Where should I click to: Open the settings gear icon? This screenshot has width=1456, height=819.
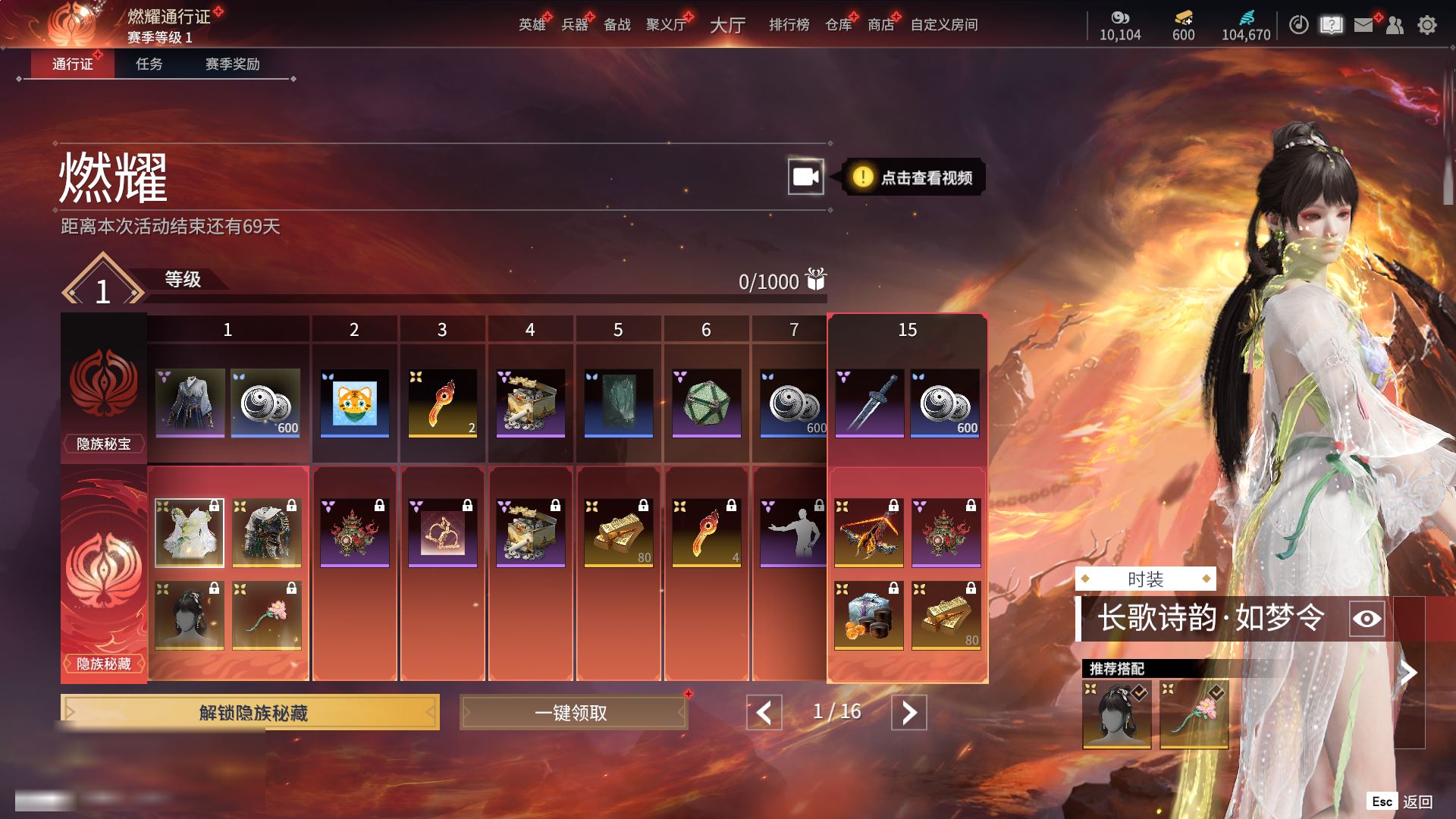pos(1427,25)
